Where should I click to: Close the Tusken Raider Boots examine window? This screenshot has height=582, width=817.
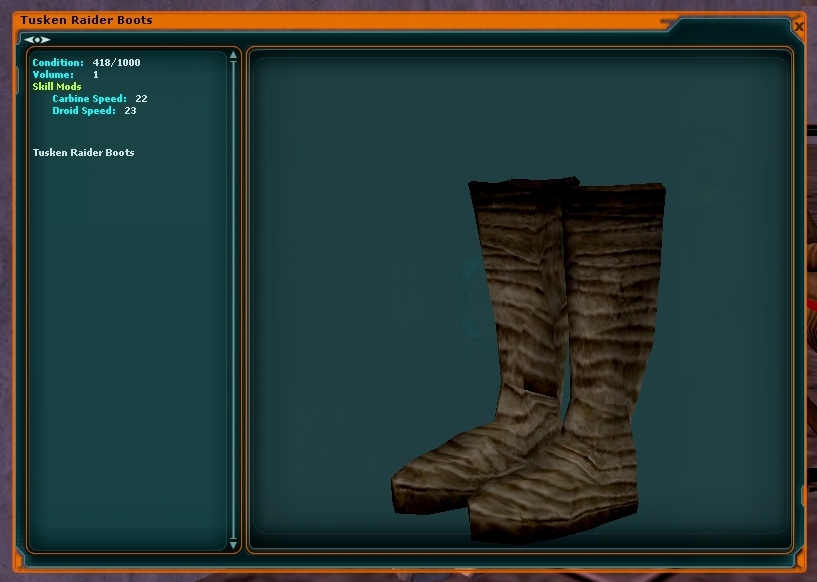(798, 27)
